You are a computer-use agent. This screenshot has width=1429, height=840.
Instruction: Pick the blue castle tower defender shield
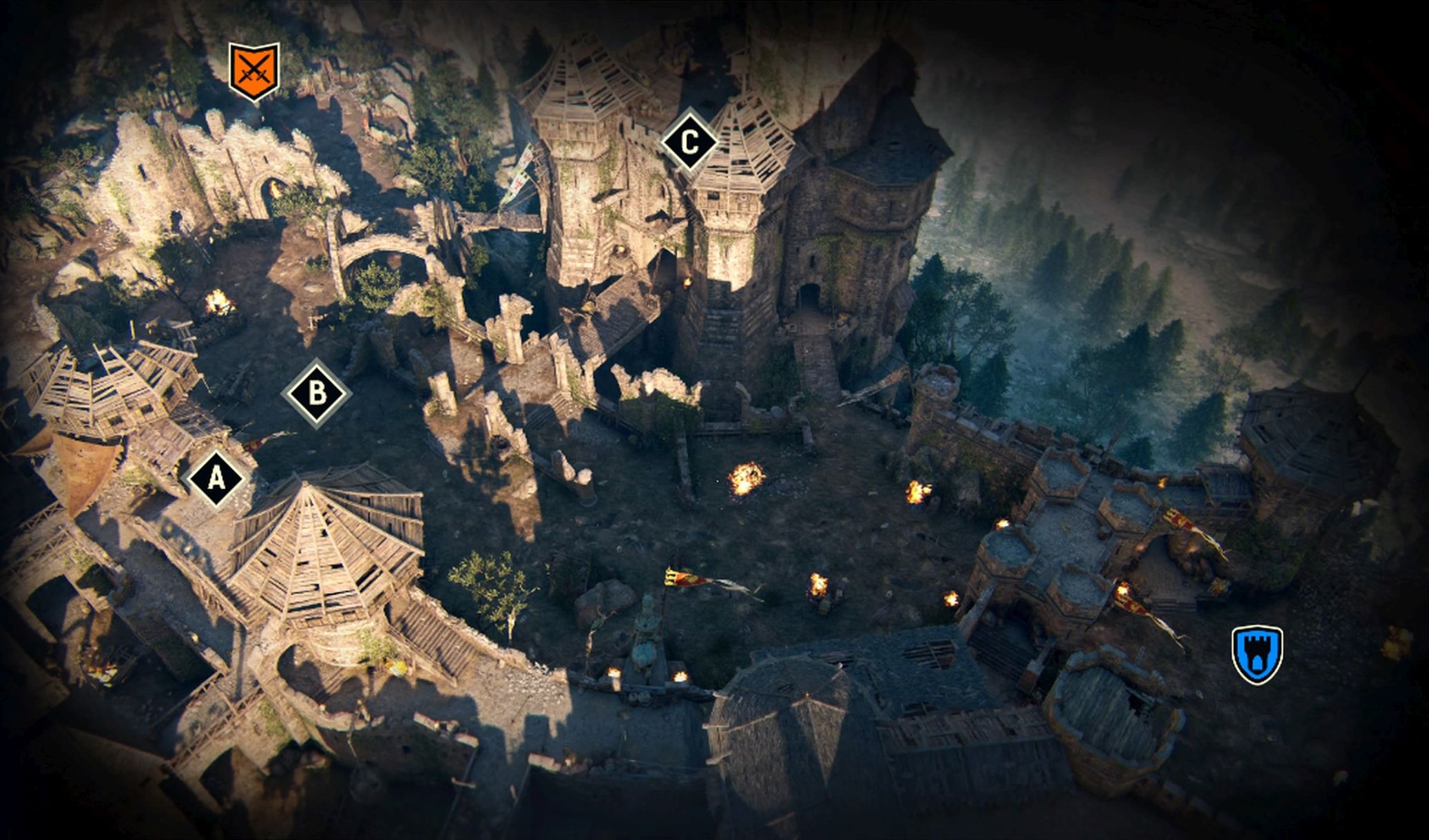(x=1257, y=654)
